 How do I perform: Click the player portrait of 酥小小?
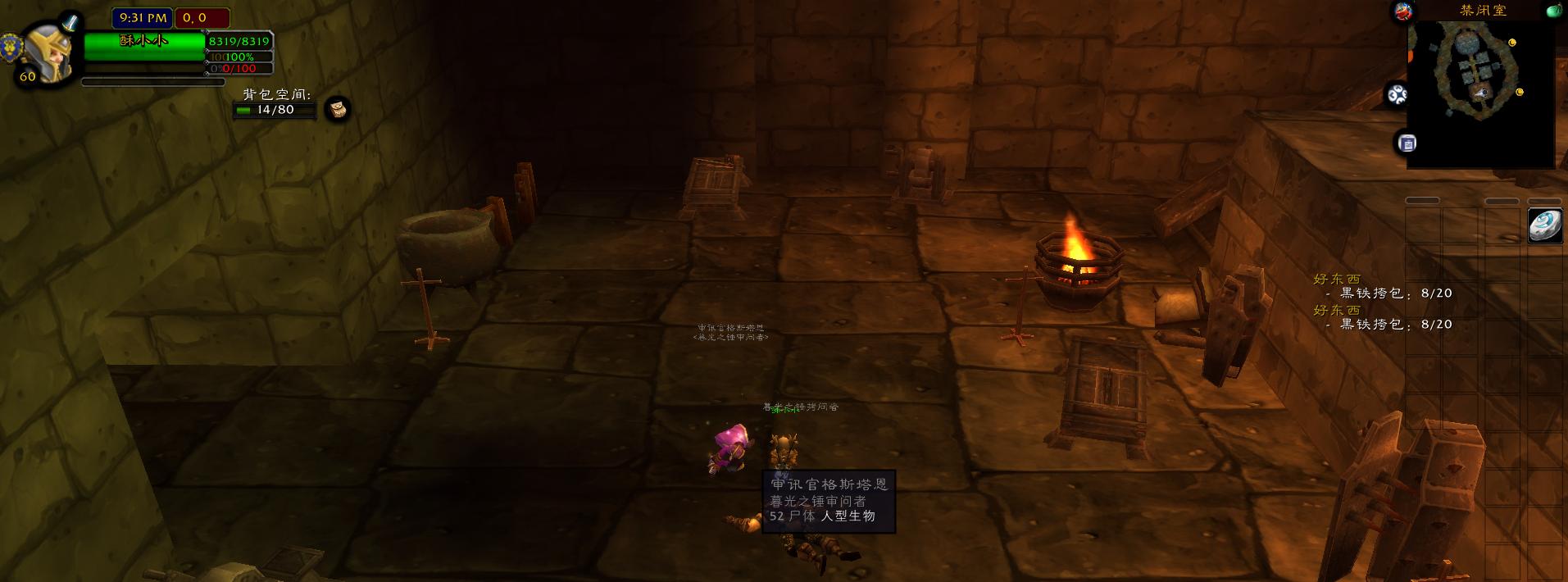(x=49, y=51)
